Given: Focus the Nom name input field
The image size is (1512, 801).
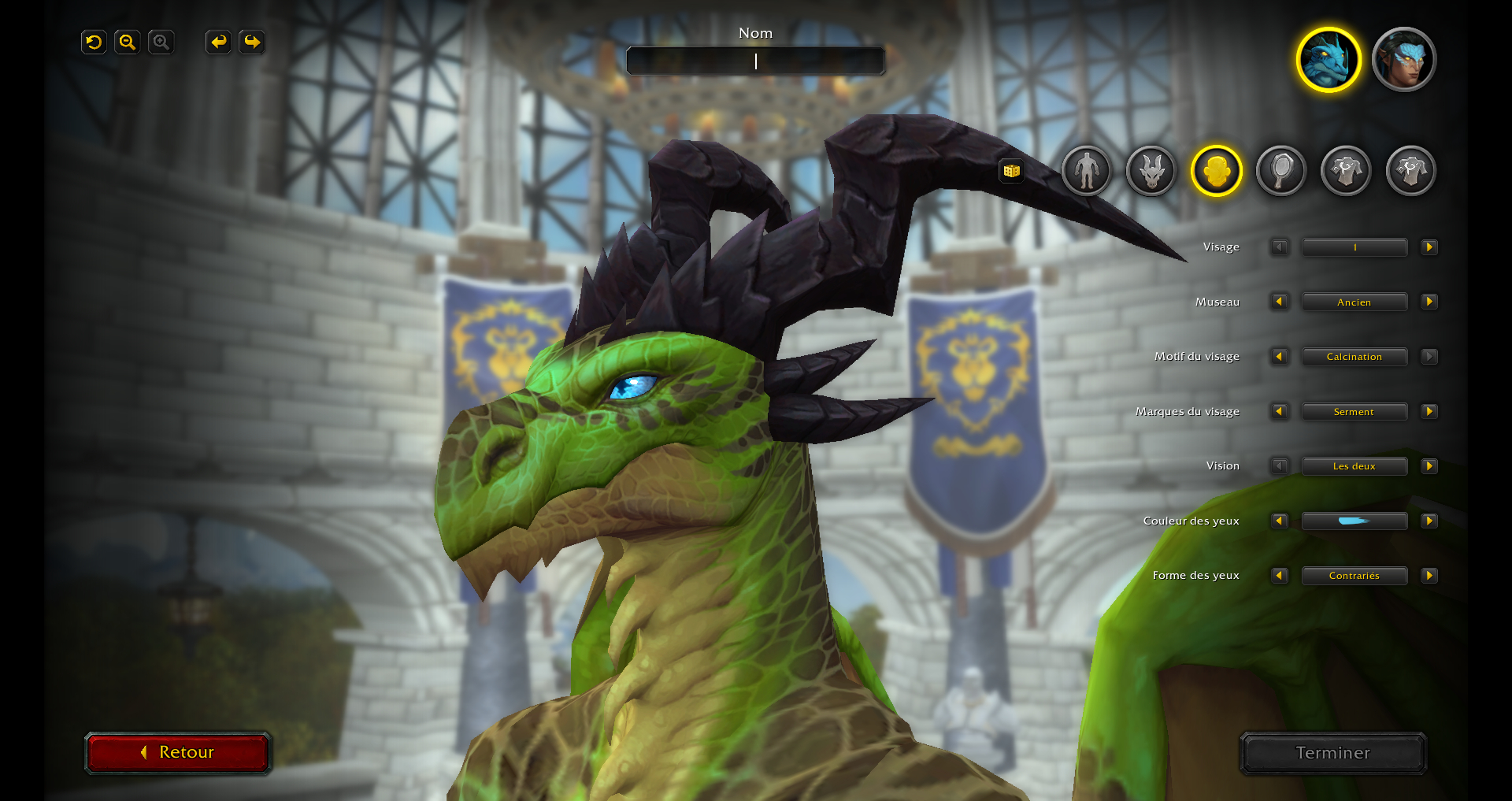Looking at the screenshot, I should pyautogui.click(x=755, y=61).
